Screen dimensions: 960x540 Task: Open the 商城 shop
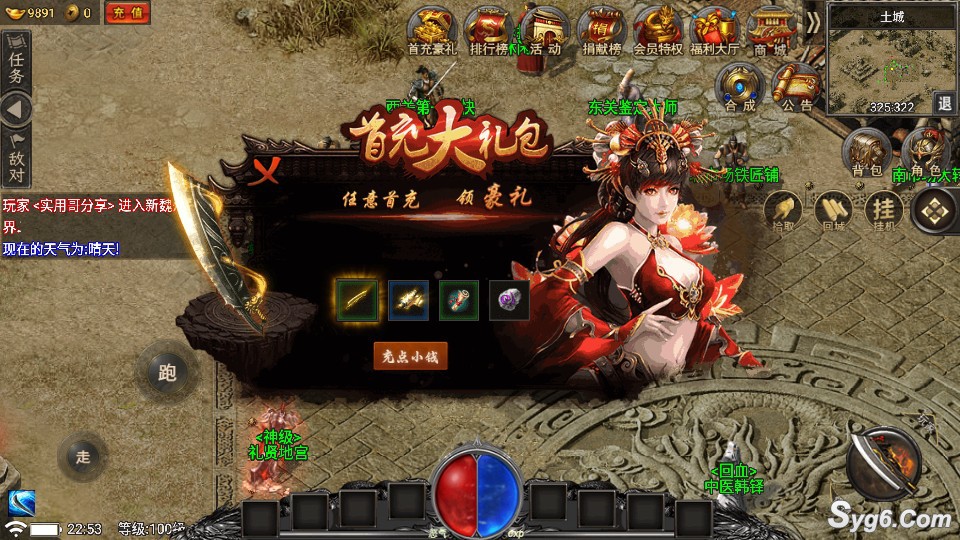click(770, 30)
